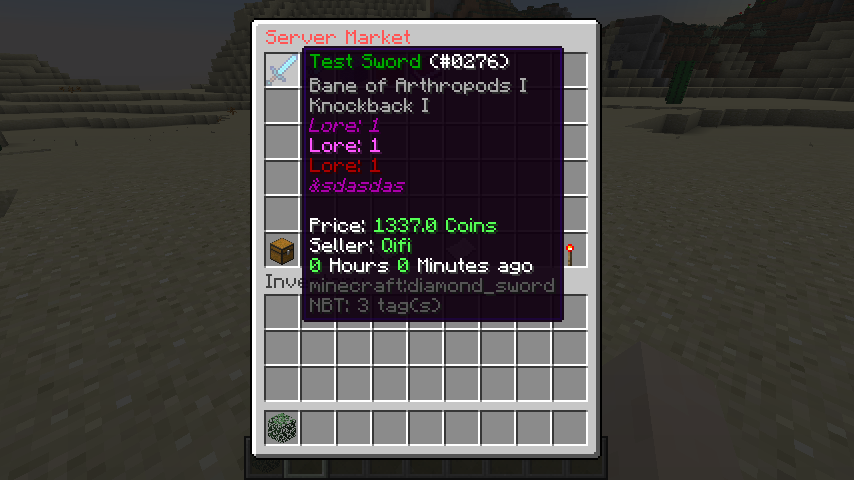Click the chest icon in the market
Viewport: 854px width, 480px height.
click(x=282, y=250)
